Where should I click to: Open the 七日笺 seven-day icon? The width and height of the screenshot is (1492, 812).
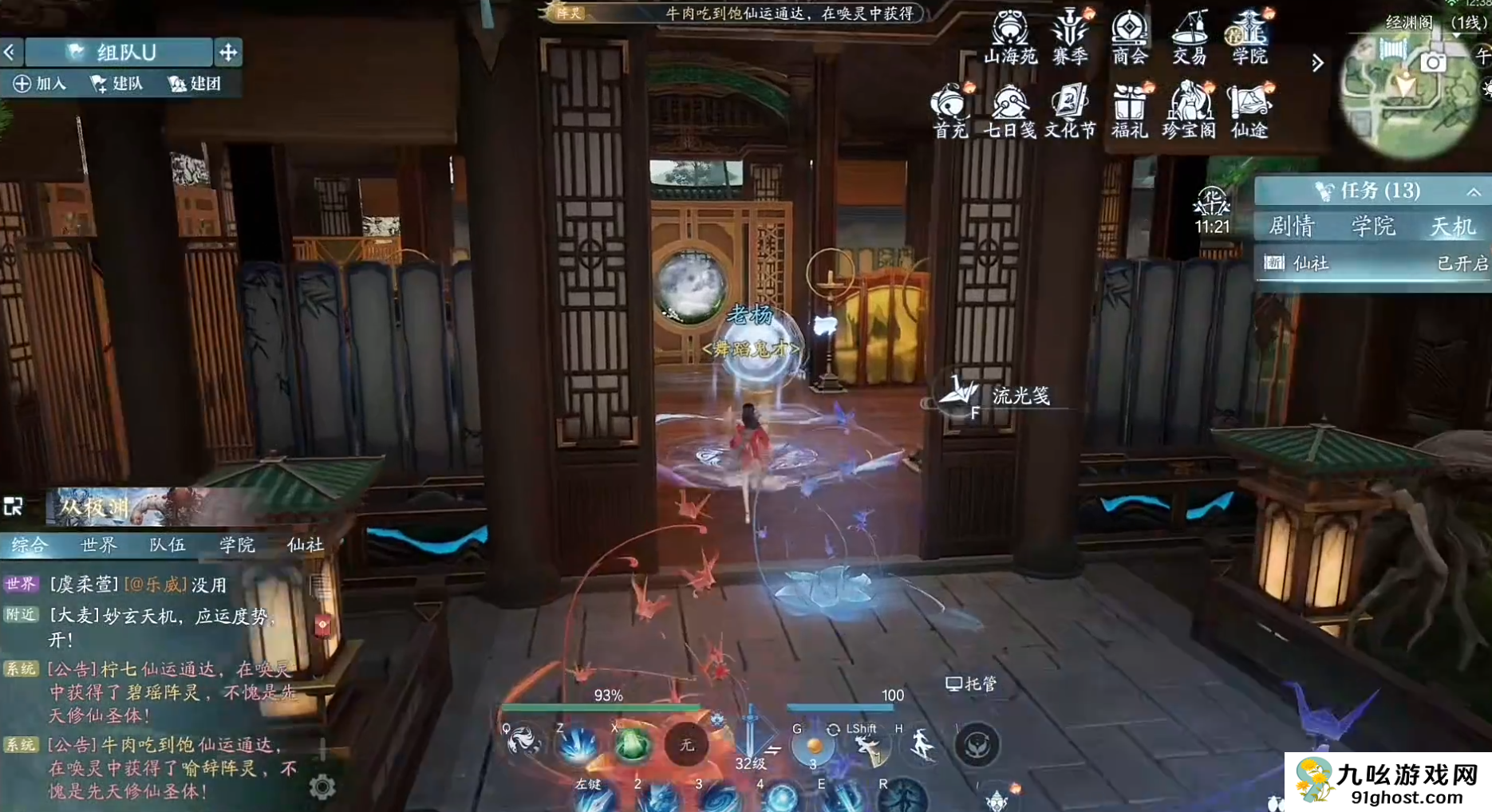(x=1009, y=109)
